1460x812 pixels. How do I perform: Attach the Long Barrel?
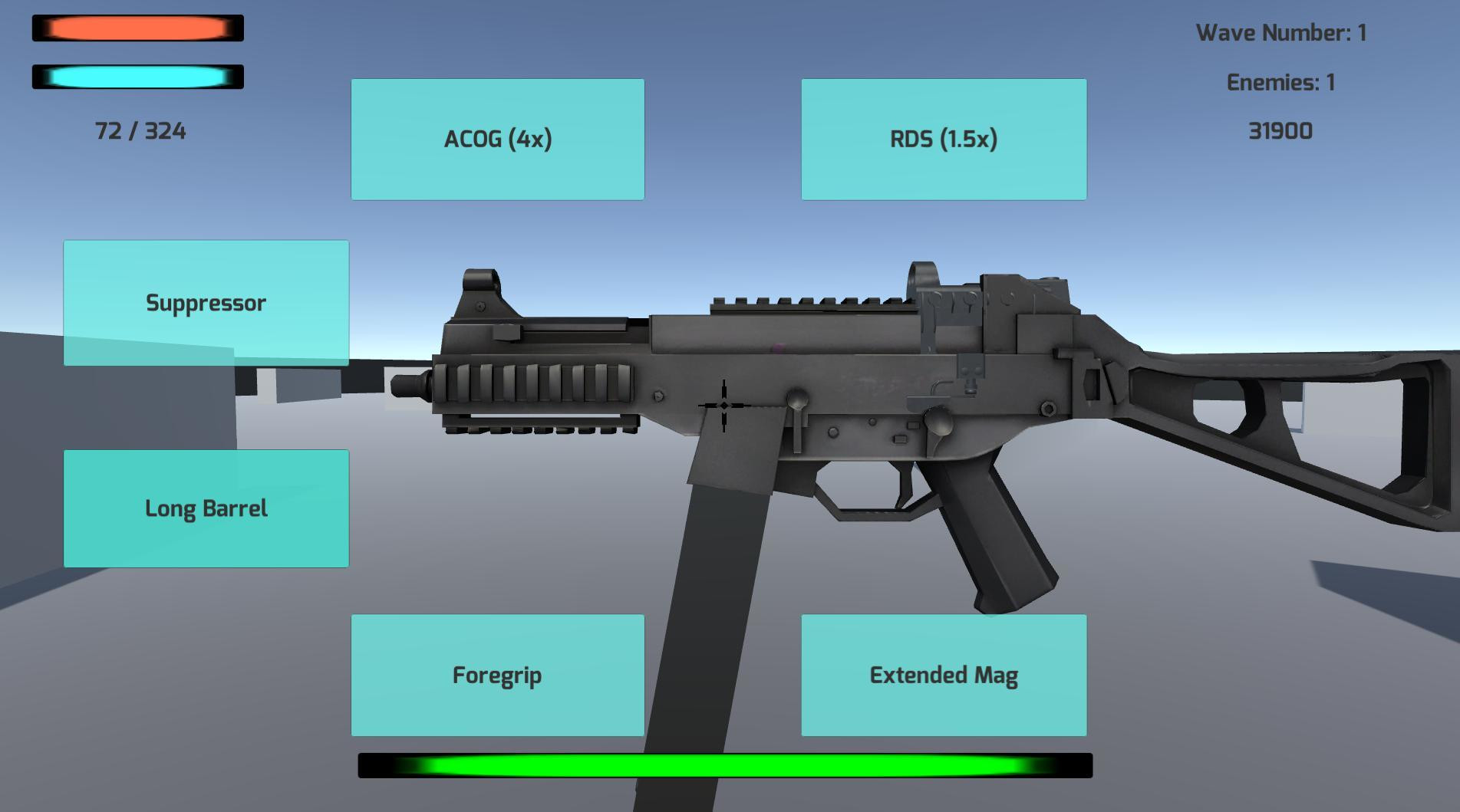point(206,507)
